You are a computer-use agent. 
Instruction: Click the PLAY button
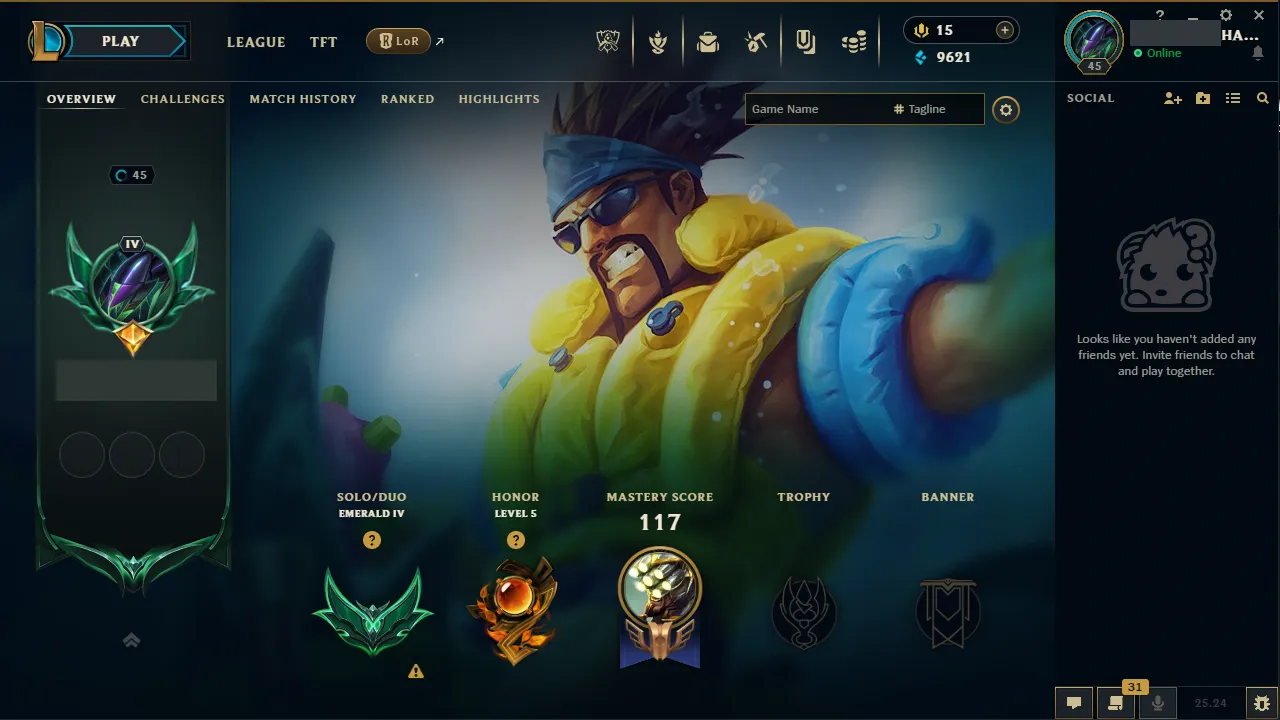(x=120, y=41)
